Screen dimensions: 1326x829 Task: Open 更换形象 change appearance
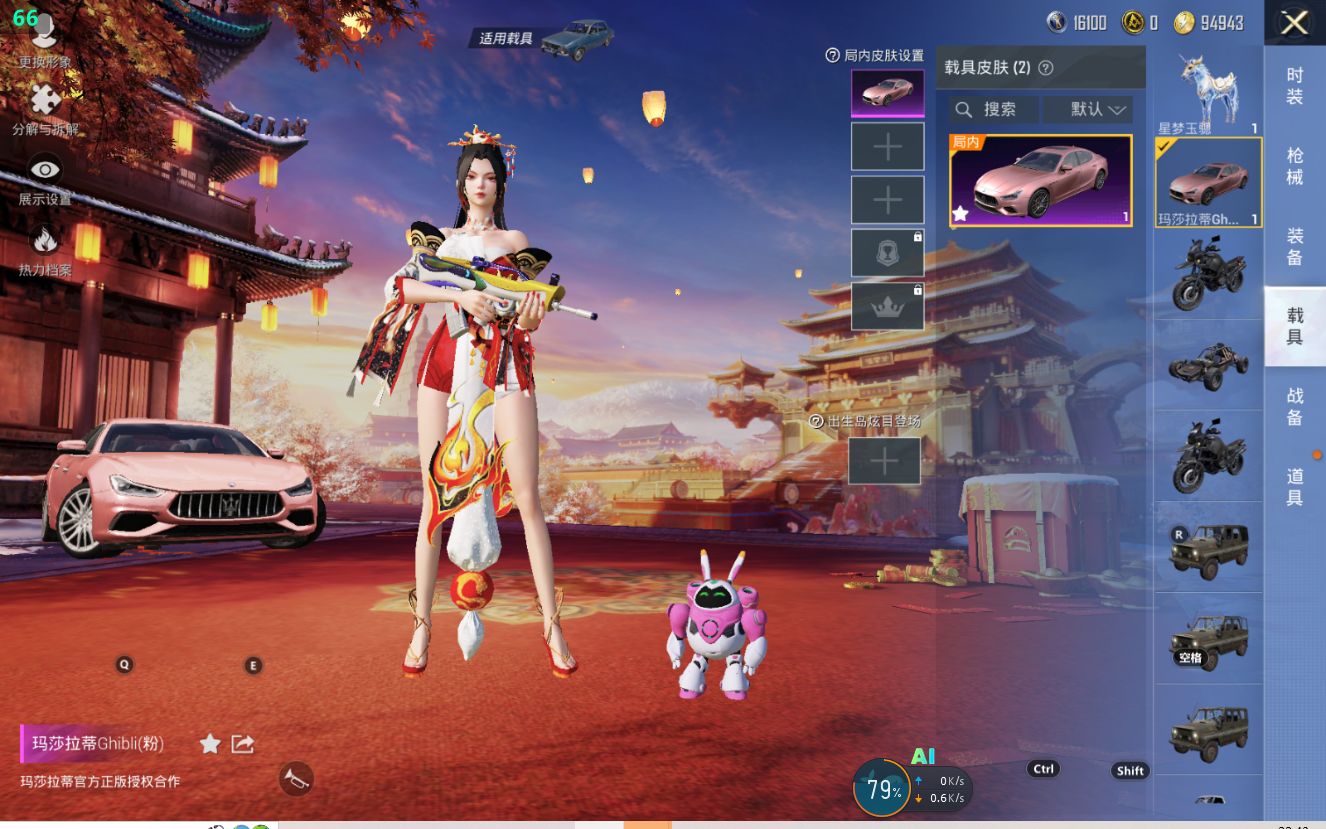pyautogui.click(x=44, y=38)
